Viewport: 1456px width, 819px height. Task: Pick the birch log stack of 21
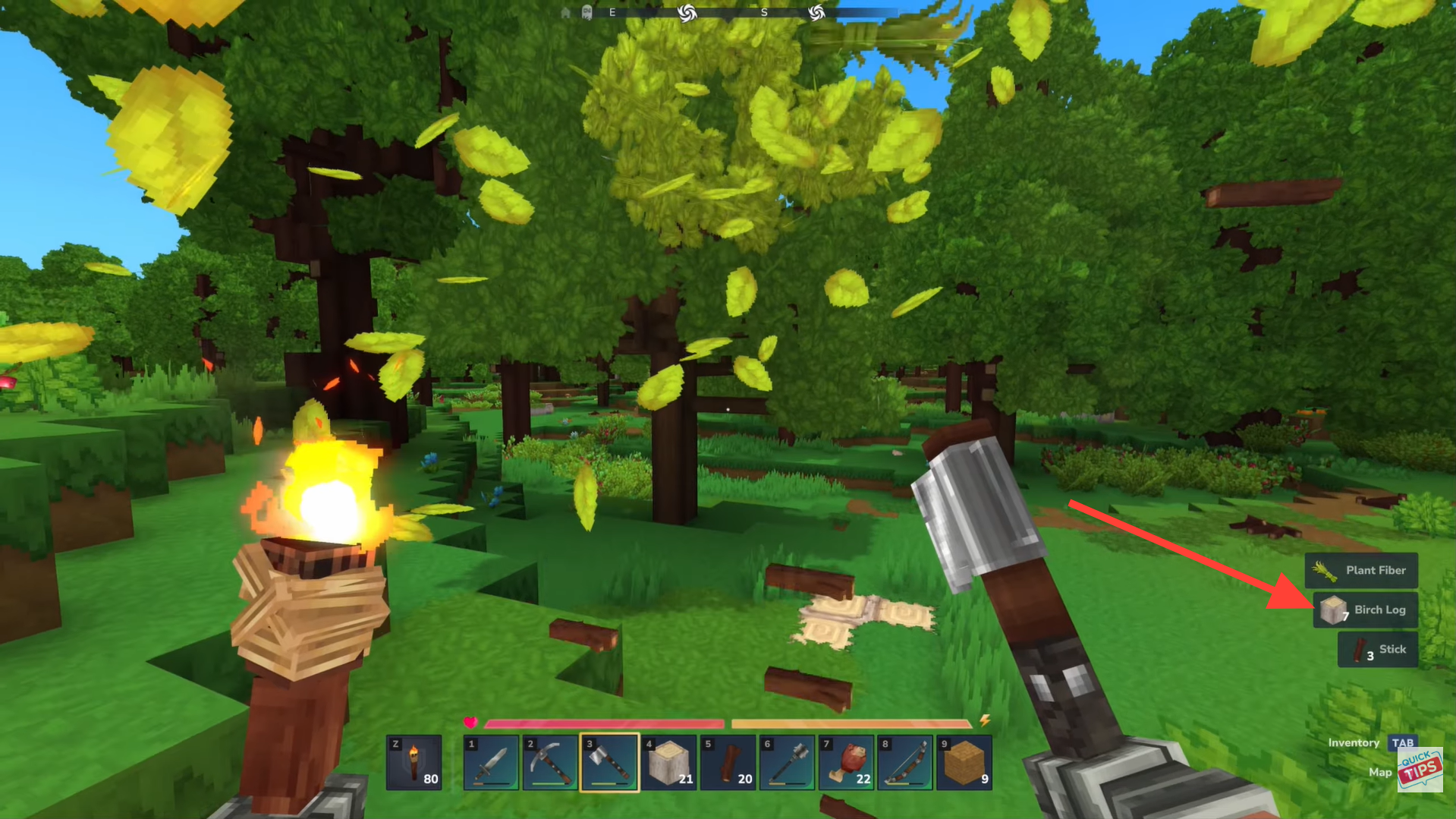click(x=668, y=763)
